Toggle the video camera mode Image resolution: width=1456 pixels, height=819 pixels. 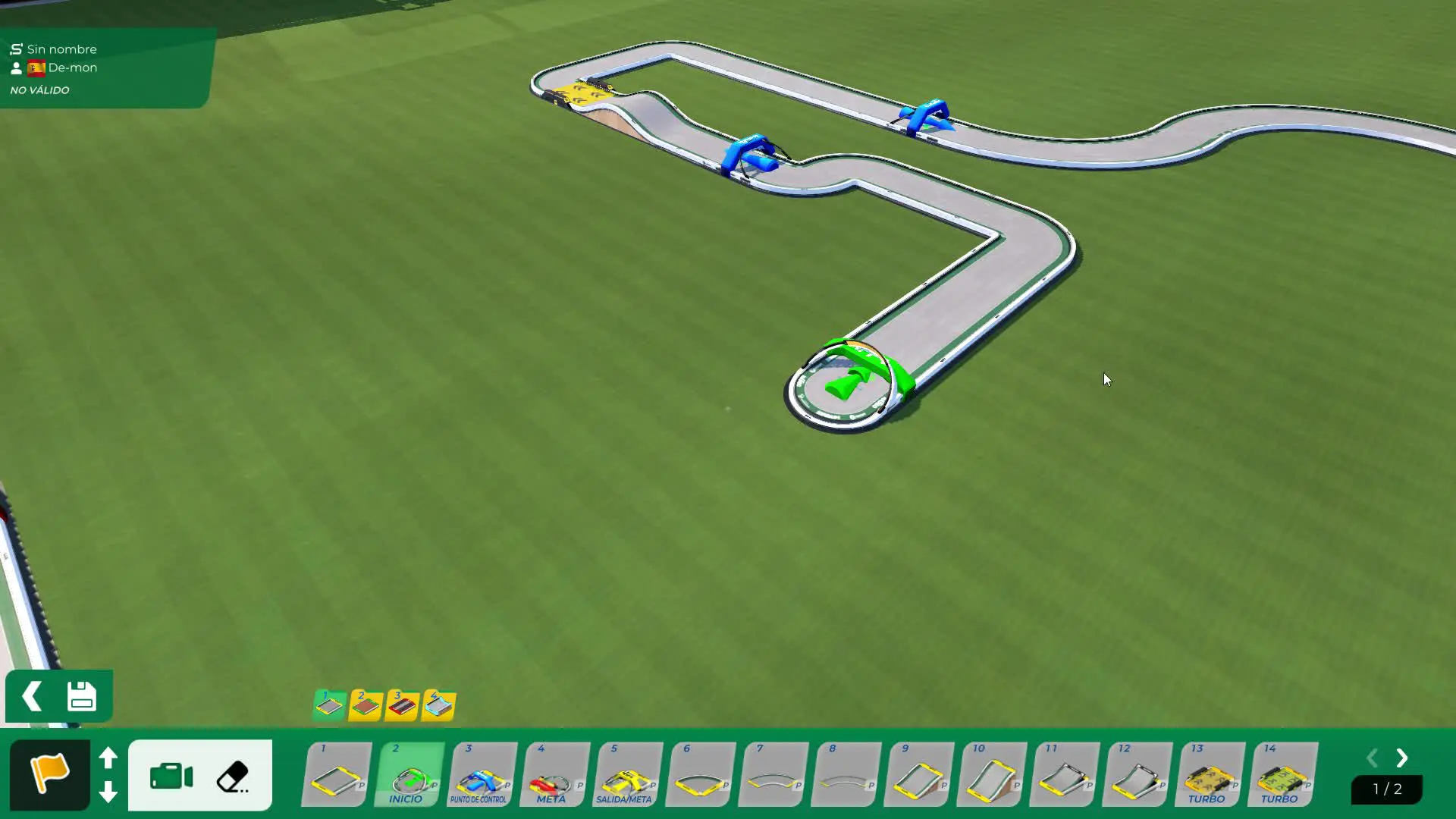171,777
